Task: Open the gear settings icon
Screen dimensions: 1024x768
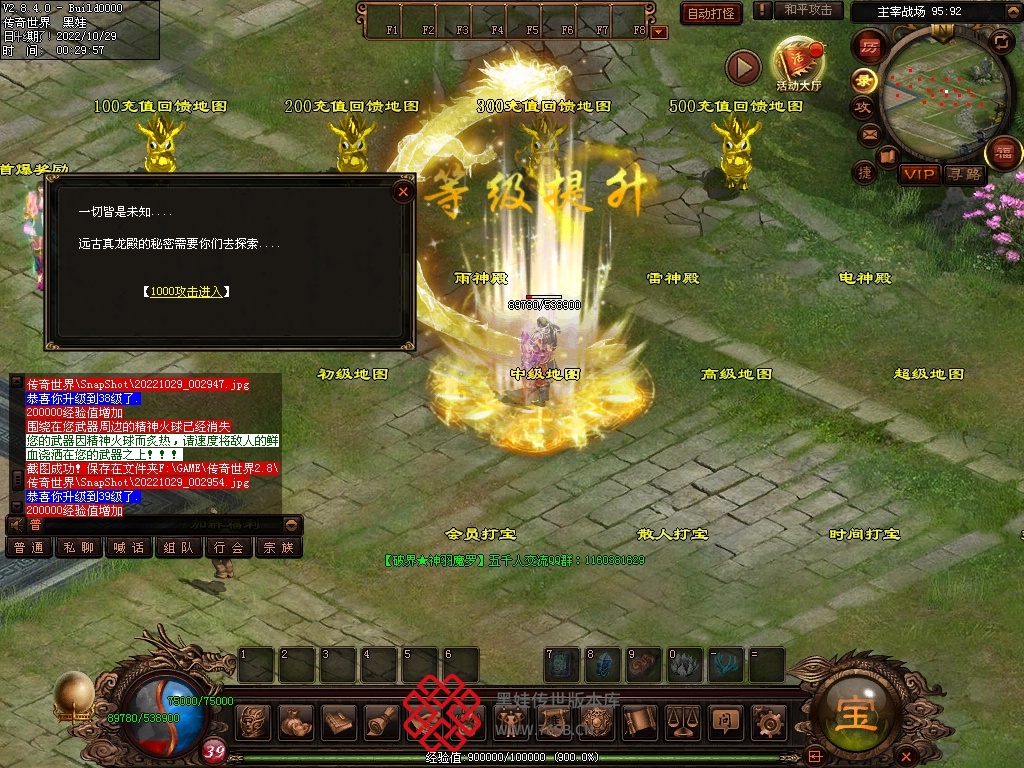Action: tap(768, 721)
